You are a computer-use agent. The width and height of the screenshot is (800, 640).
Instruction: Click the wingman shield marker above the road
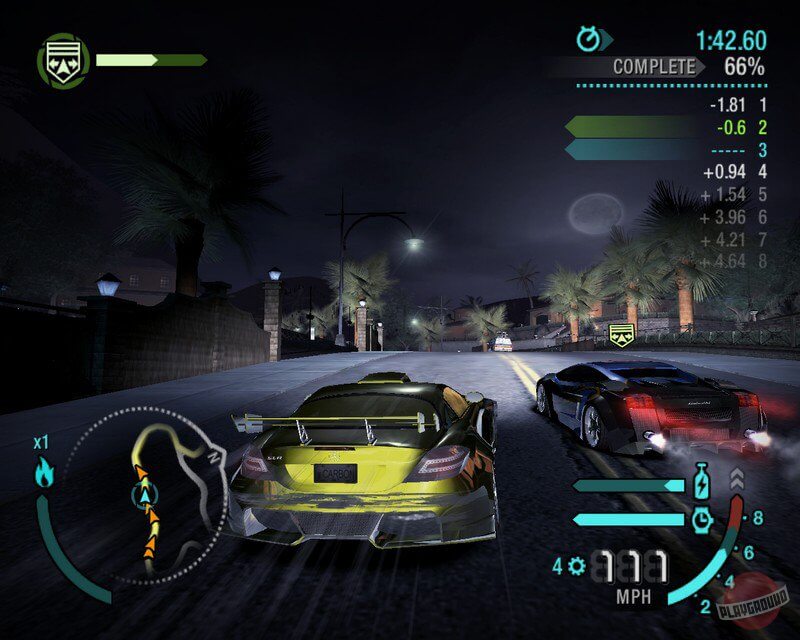622,335
